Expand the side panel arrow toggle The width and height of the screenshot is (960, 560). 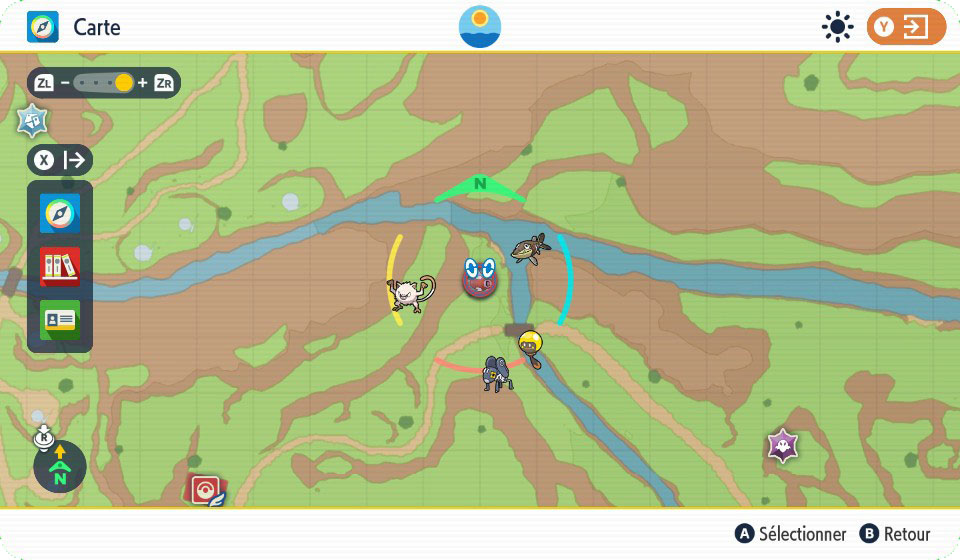[60, 160]
